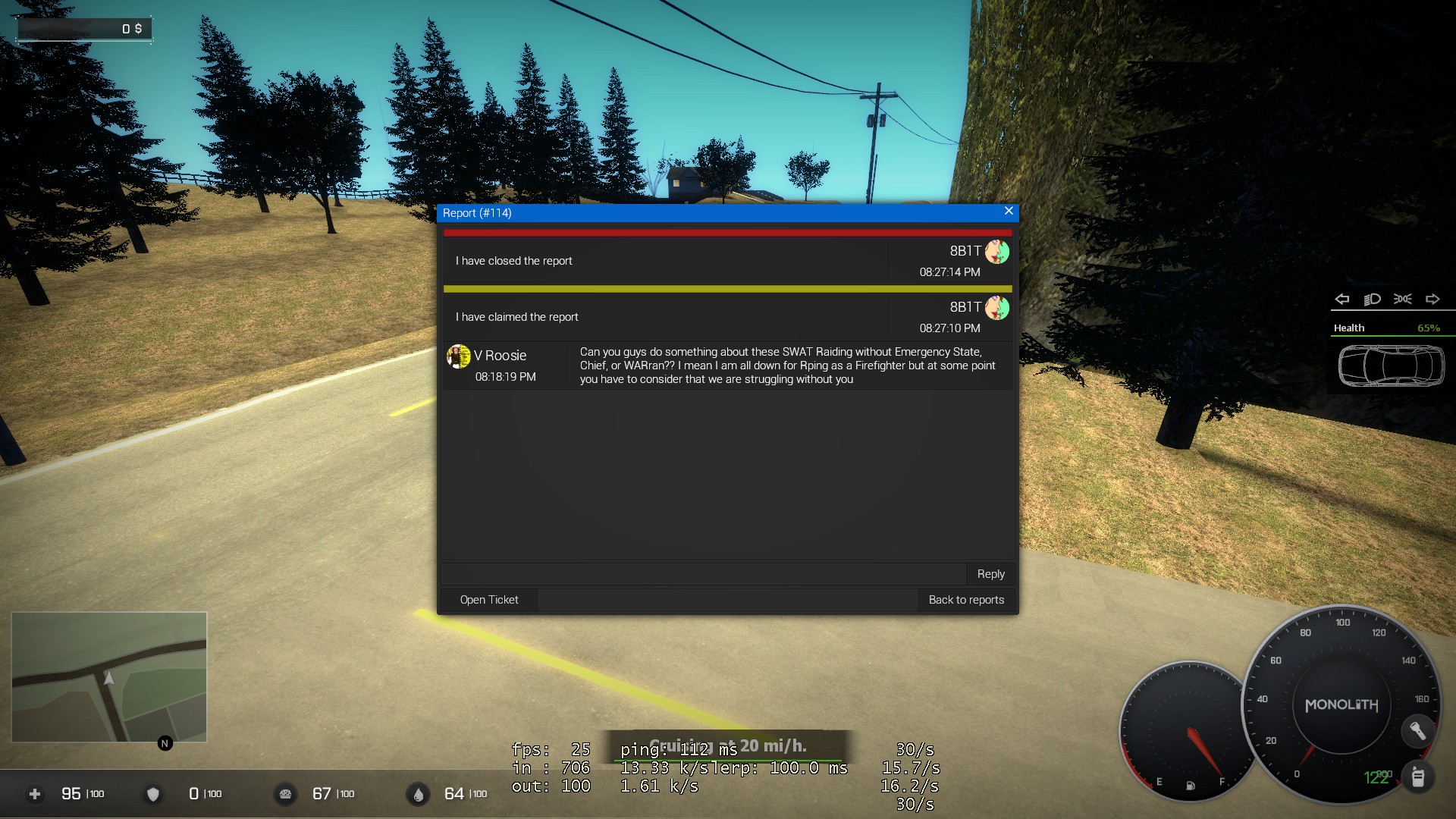This screenshot has width=1456, height=819.
Task: Focus the reply text input field
Action: [703, 574]
